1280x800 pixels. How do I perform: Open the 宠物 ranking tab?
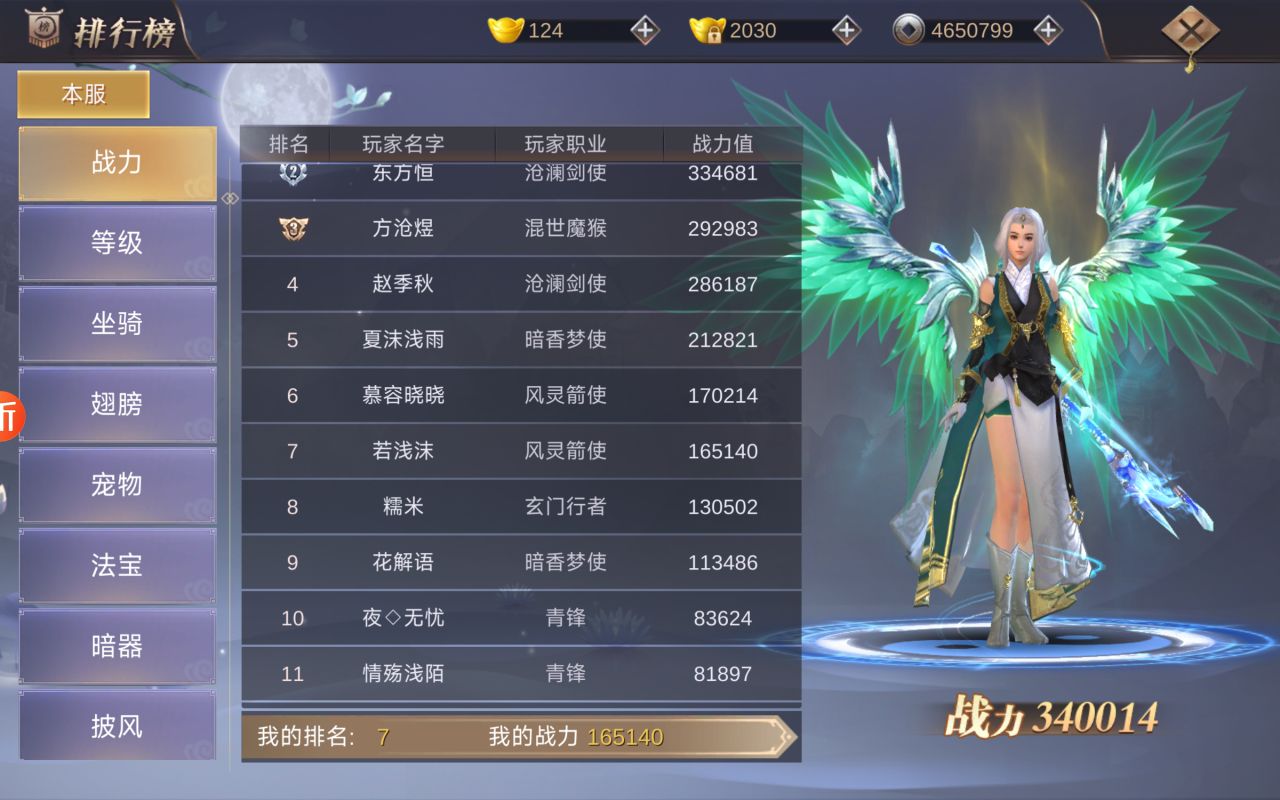pos(117,485)
